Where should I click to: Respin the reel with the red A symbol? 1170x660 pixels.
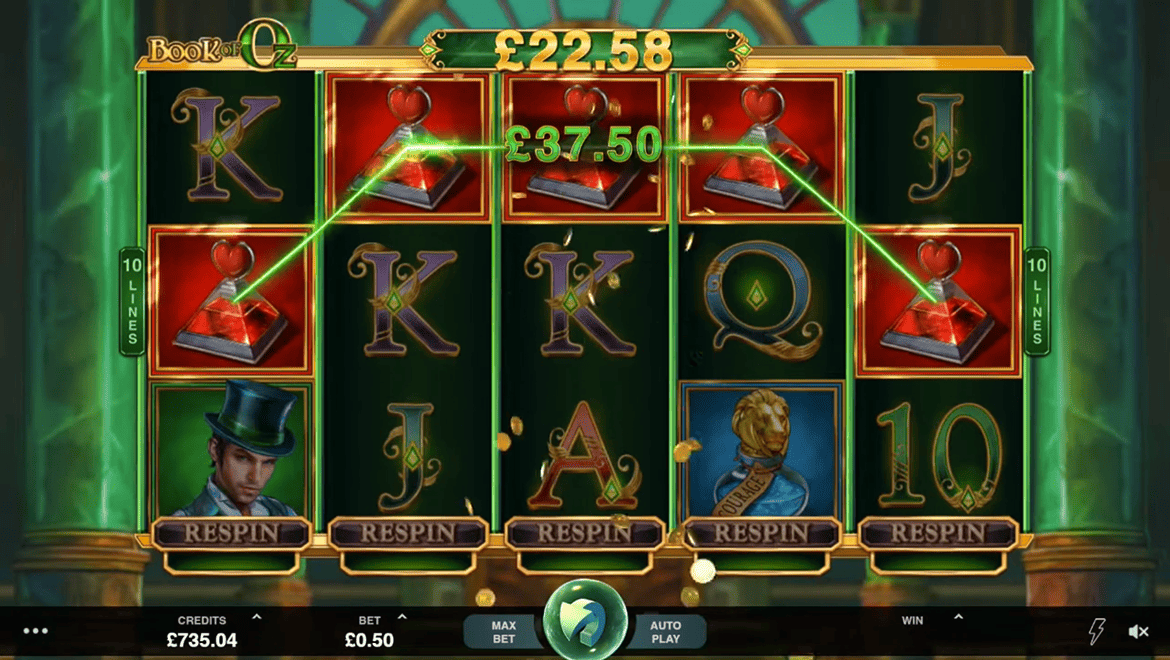585,534
